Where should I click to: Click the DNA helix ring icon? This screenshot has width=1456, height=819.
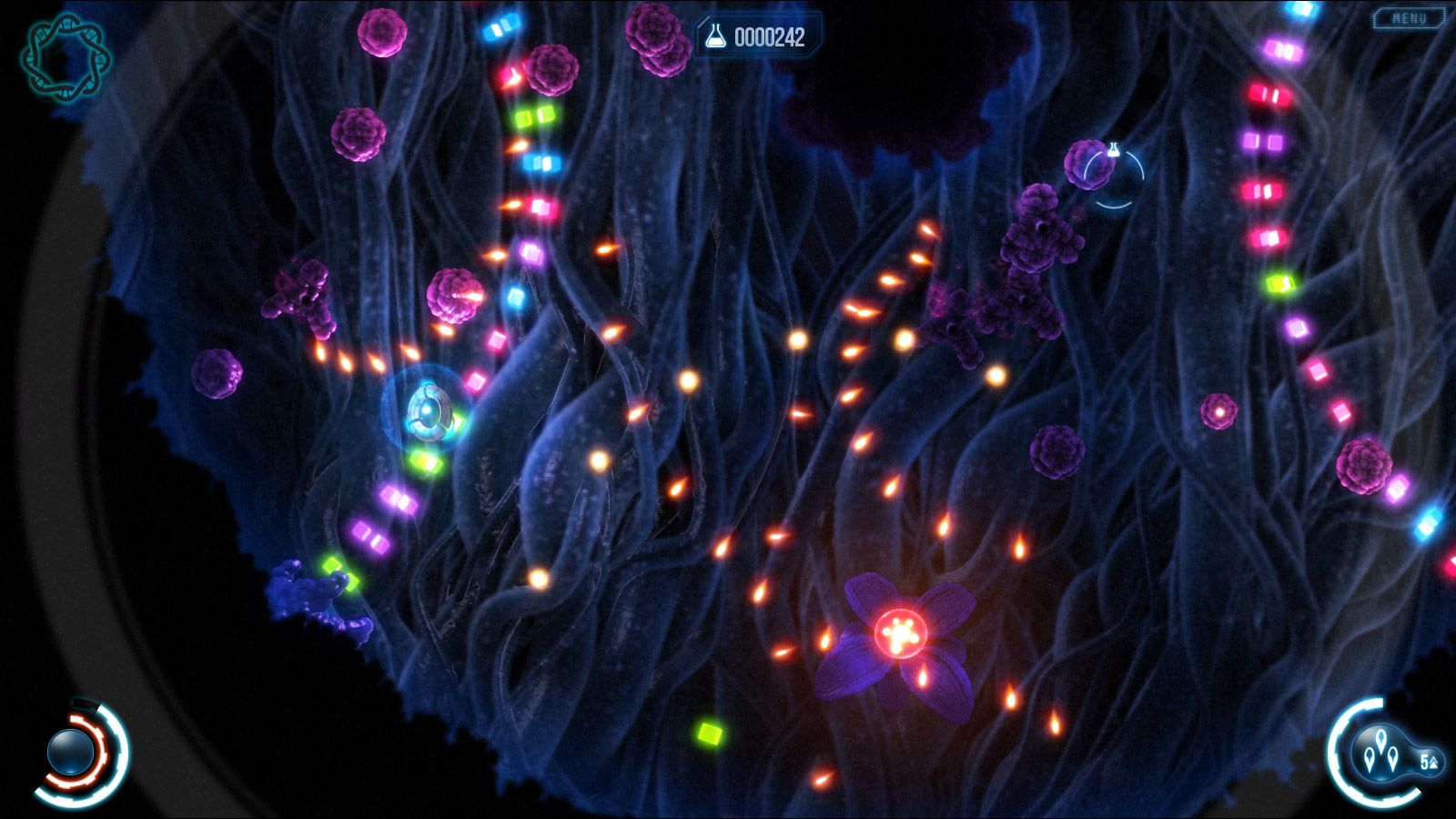click(x=65, y=56)
